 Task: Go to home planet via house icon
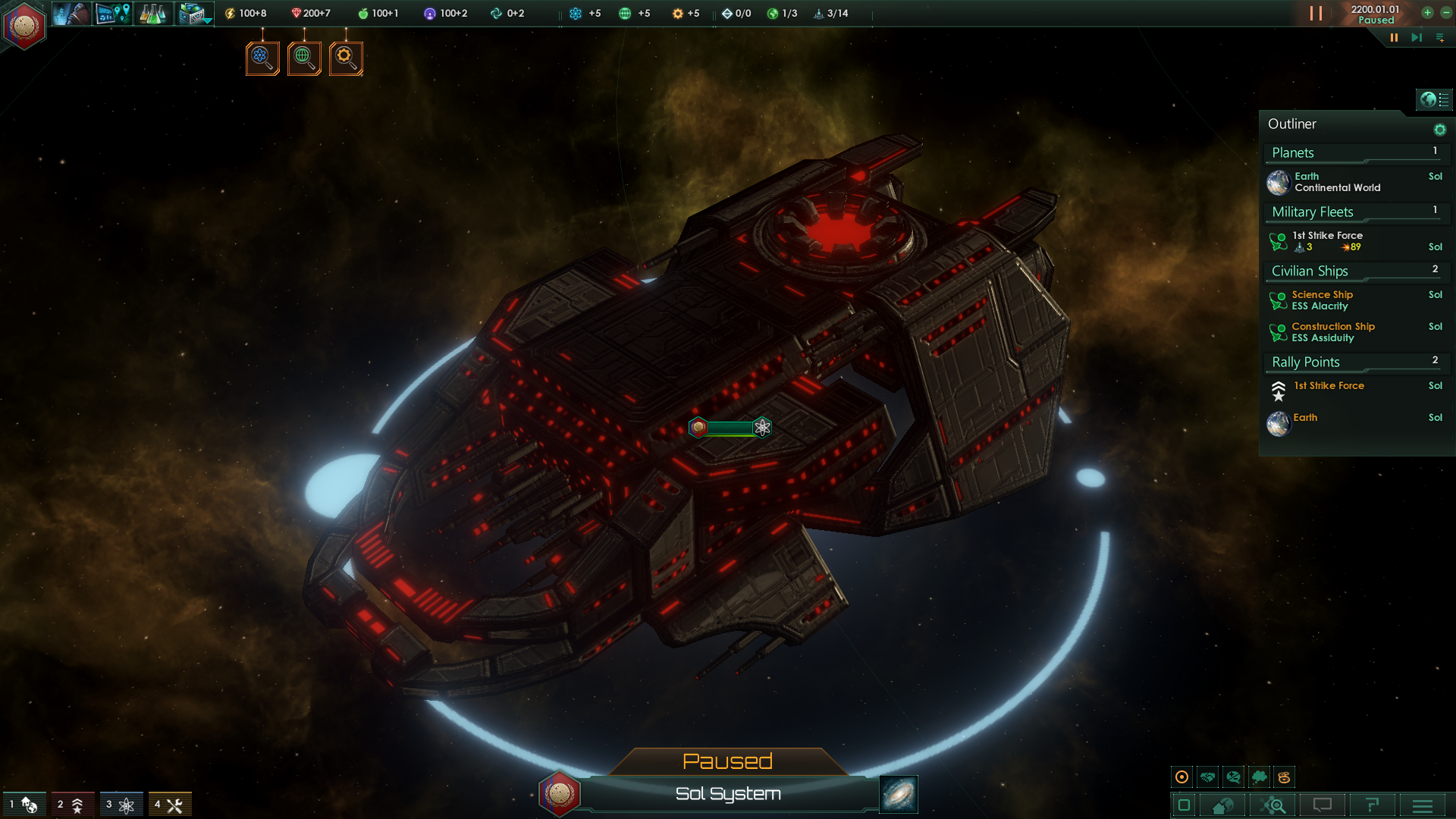[1222, 805]
